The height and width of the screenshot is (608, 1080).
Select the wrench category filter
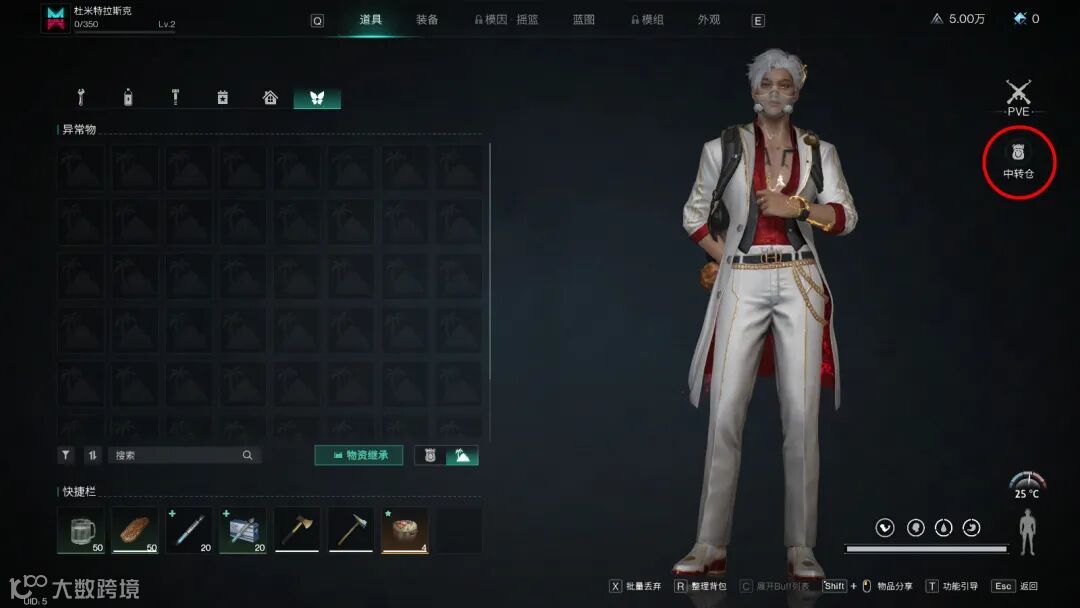pos(82,98)
